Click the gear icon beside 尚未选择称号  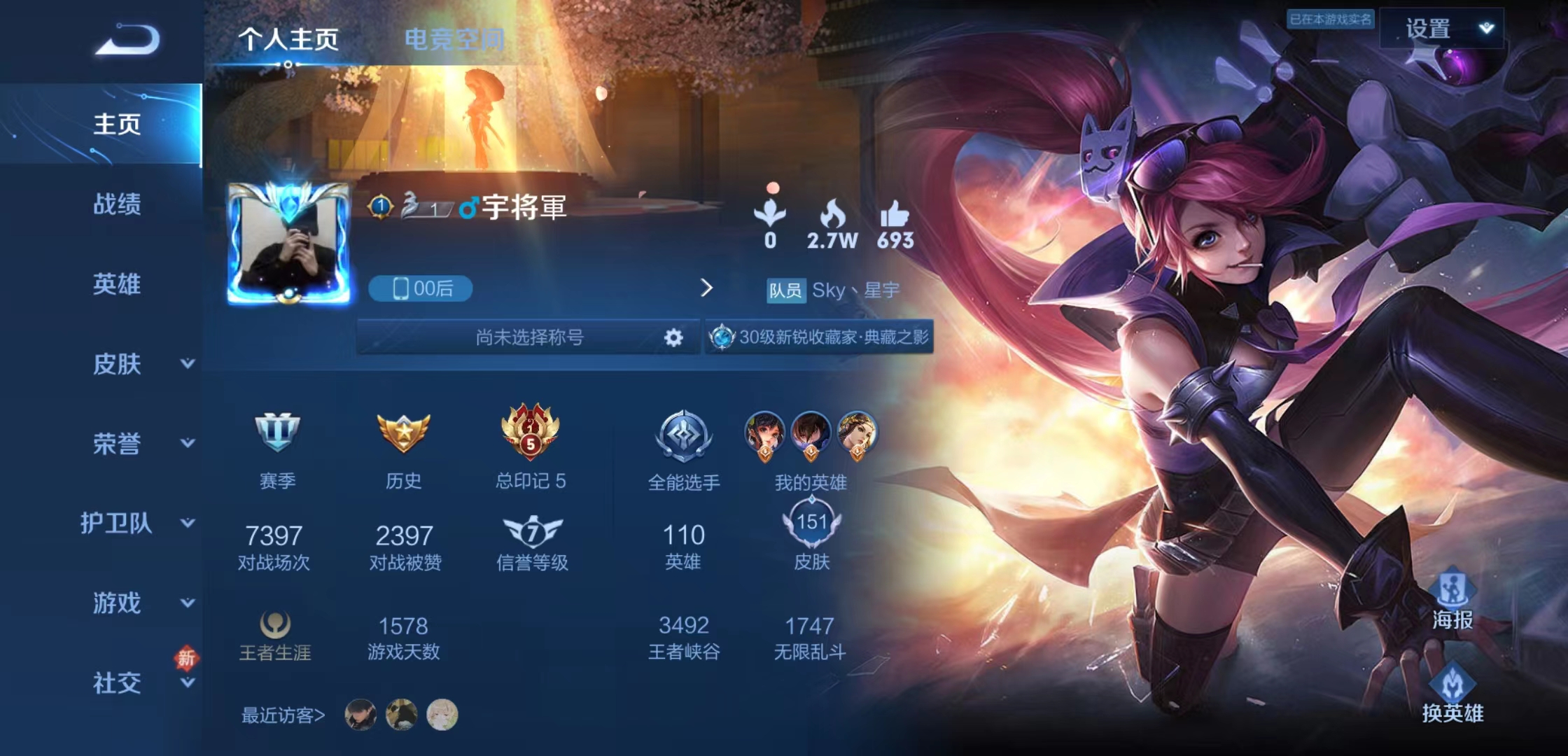[673, 338]
